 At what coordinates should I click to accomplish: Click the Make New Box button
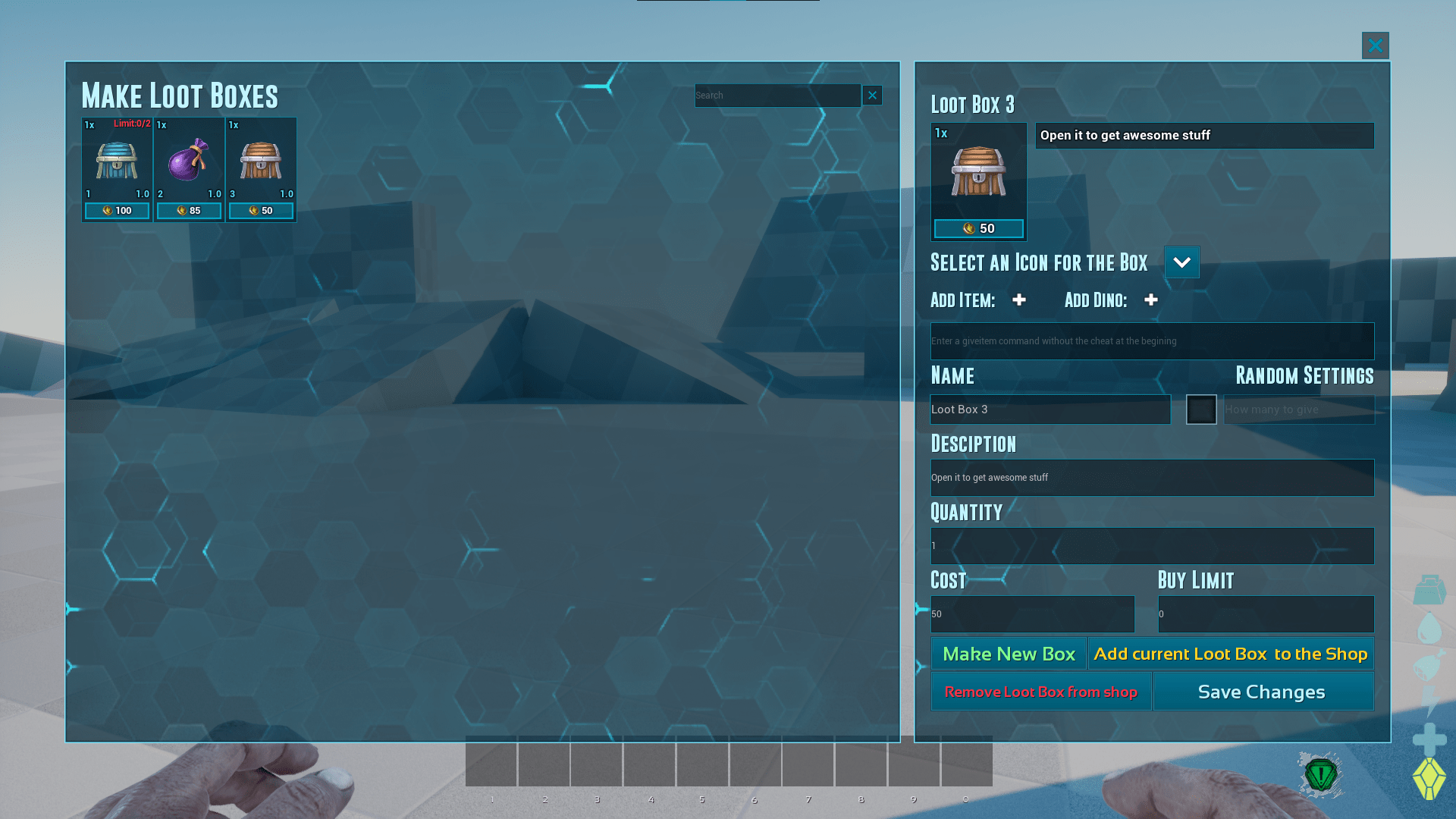(x=1009, y=653)
